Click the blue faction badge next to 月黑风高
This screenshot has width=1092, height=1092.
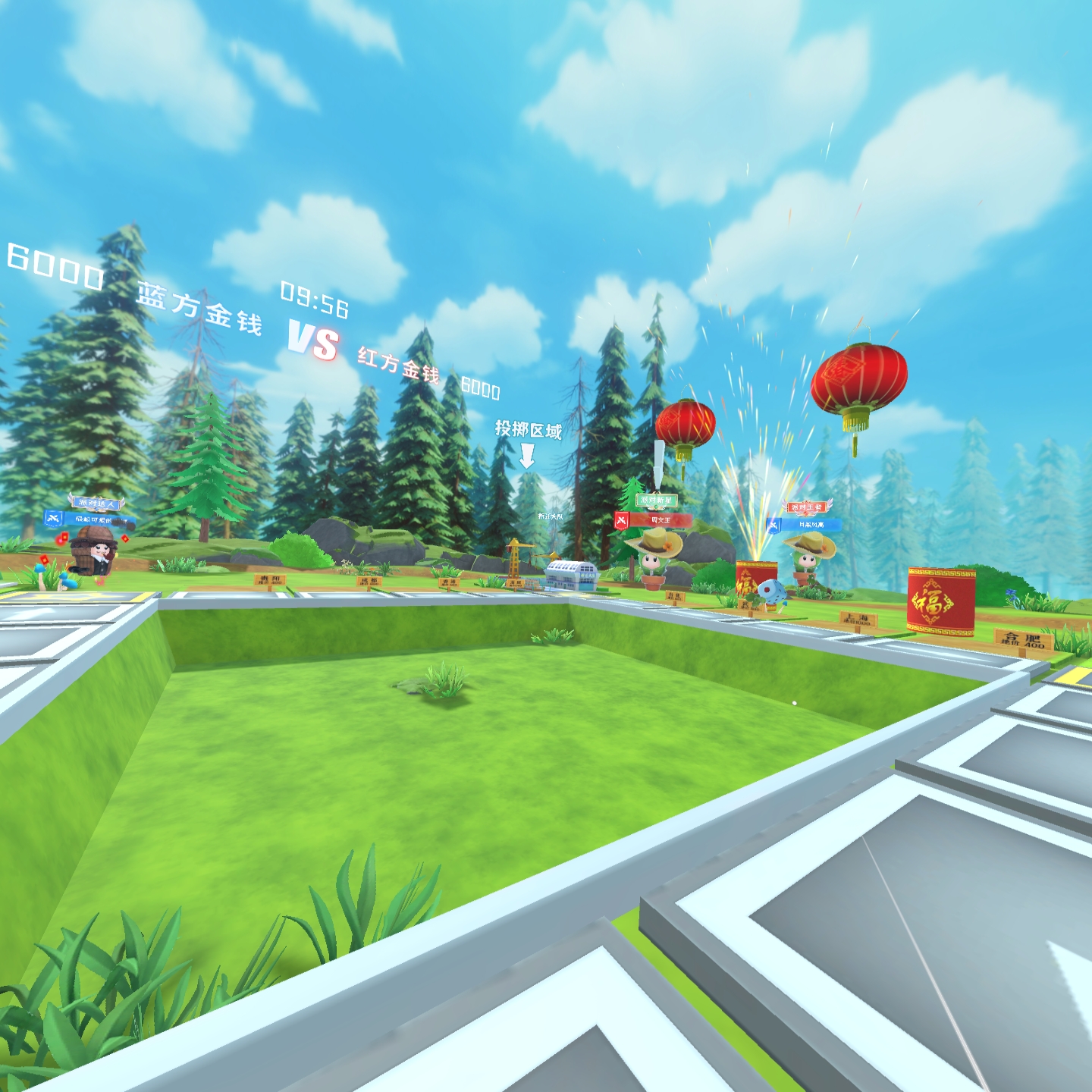click(x=773, y=526)
